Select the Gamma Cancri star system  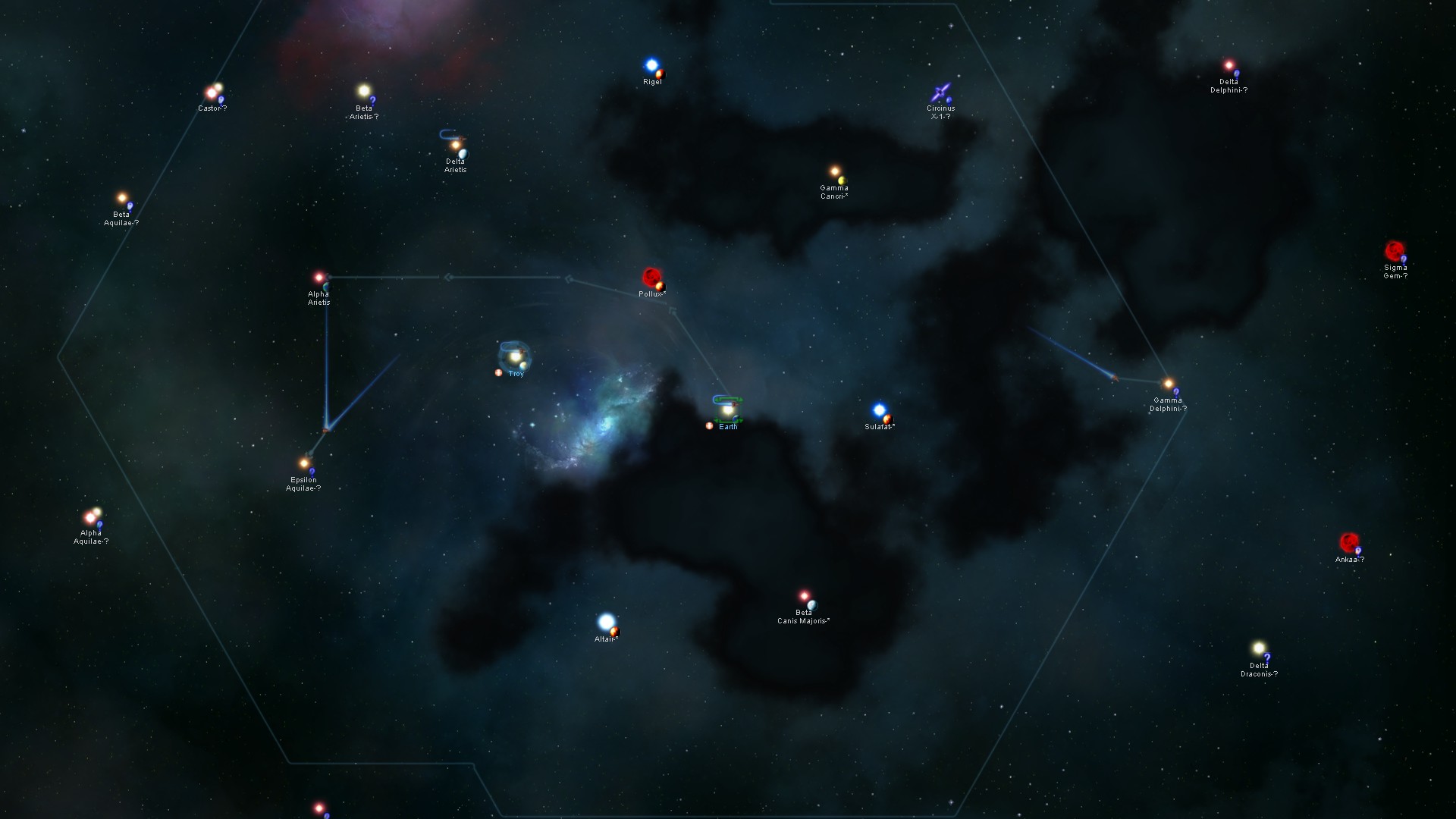[x=834, y=172]
